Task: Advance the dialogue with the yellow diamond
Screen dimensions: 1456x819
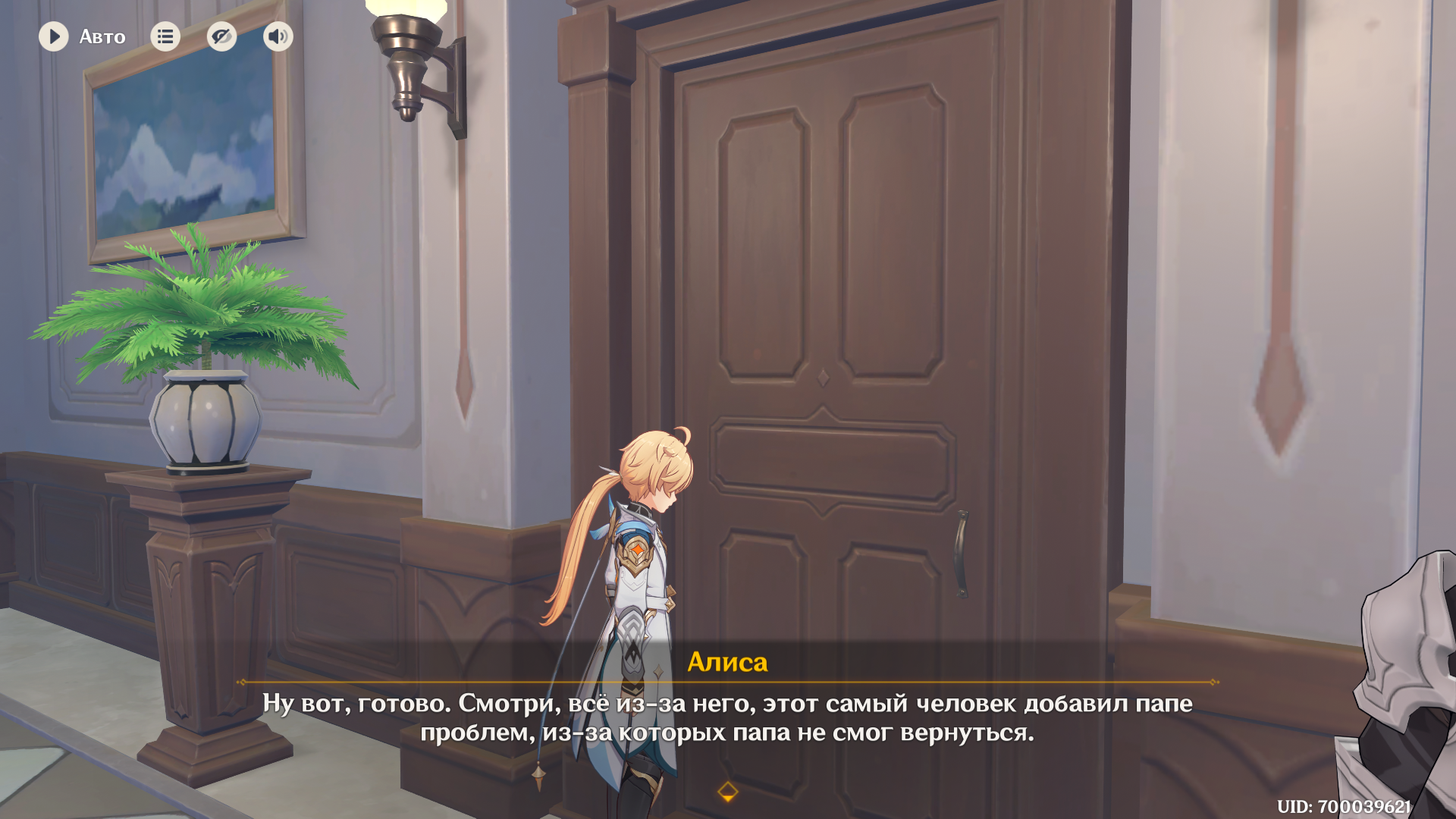Action: [727, 792]
